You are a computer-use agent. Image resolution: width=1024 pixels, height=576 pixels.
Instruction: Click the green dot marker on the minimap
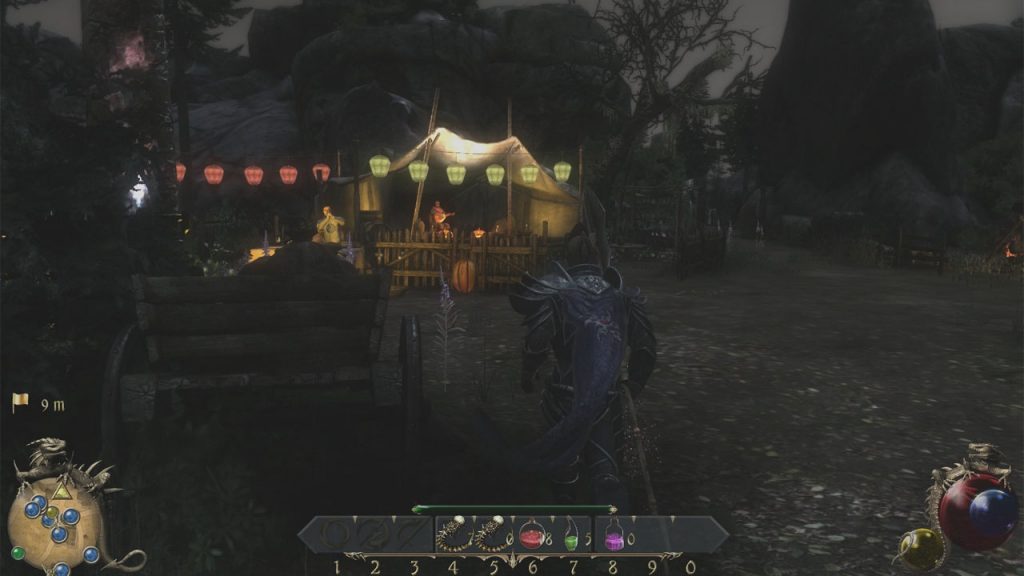[17, 552]
